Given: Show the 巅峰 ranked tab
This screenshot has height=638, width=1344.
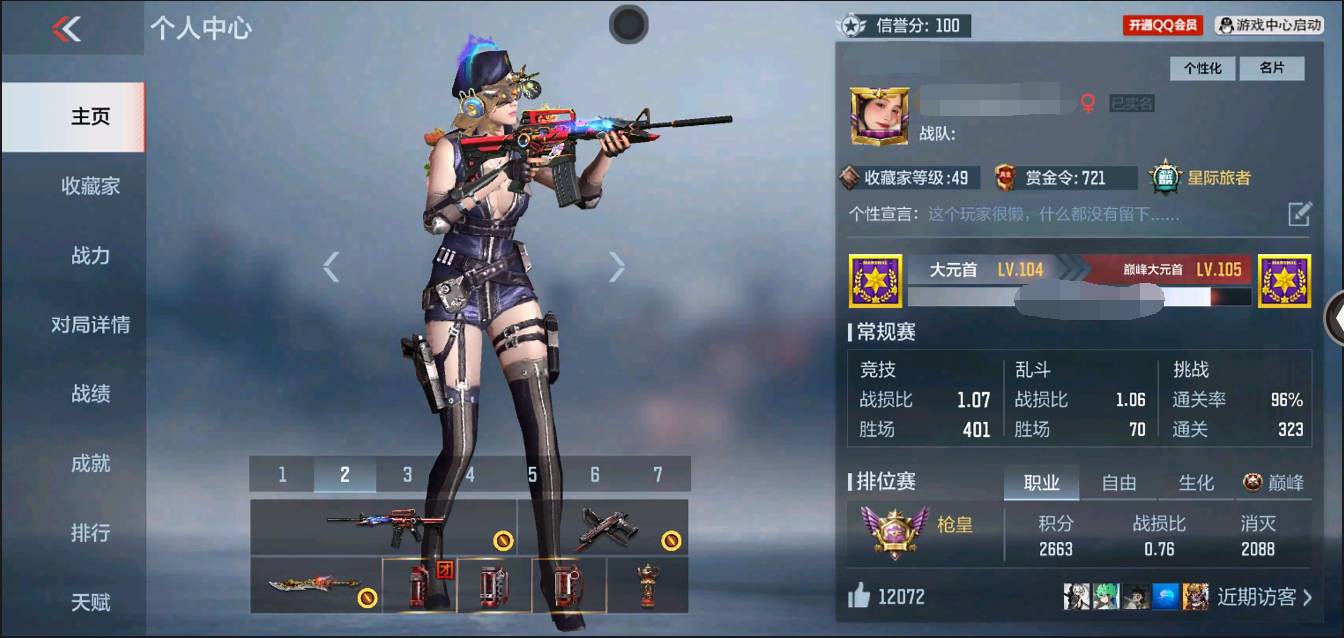Looking at the screenshot, I should click(x=1274, y=483).
